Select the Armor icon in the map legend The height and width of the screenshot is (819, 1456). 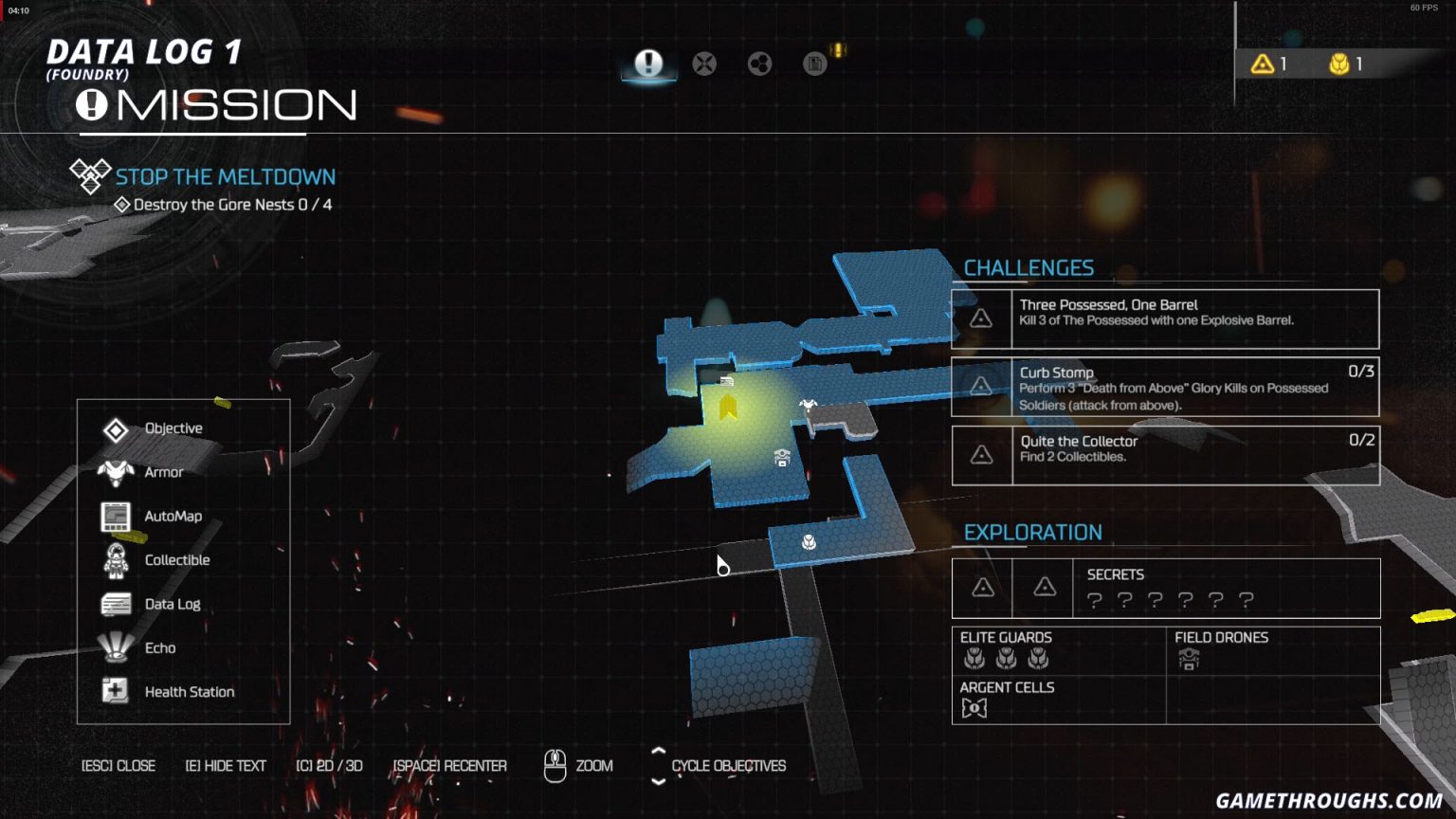pyautogui.click(x=116, y=471)
